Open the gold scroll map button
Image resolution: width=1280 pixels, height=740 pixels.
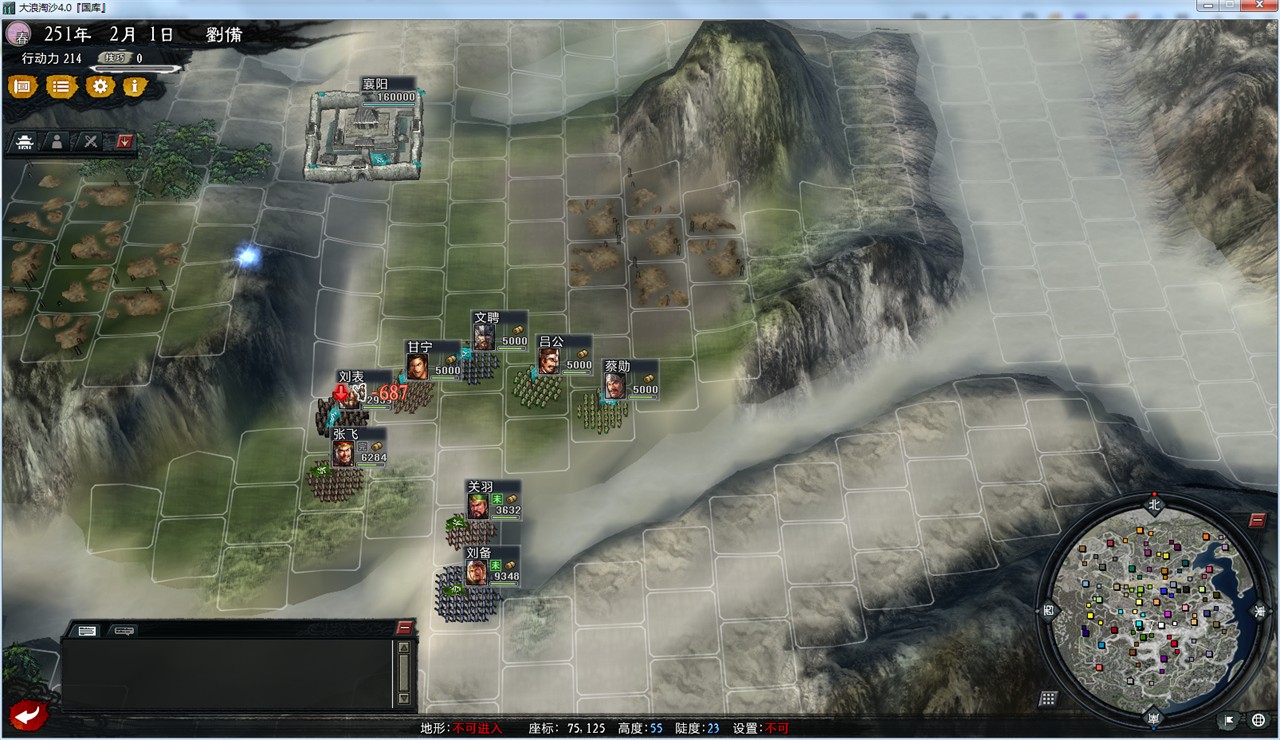pyautogui.click(x=22, y=87)
